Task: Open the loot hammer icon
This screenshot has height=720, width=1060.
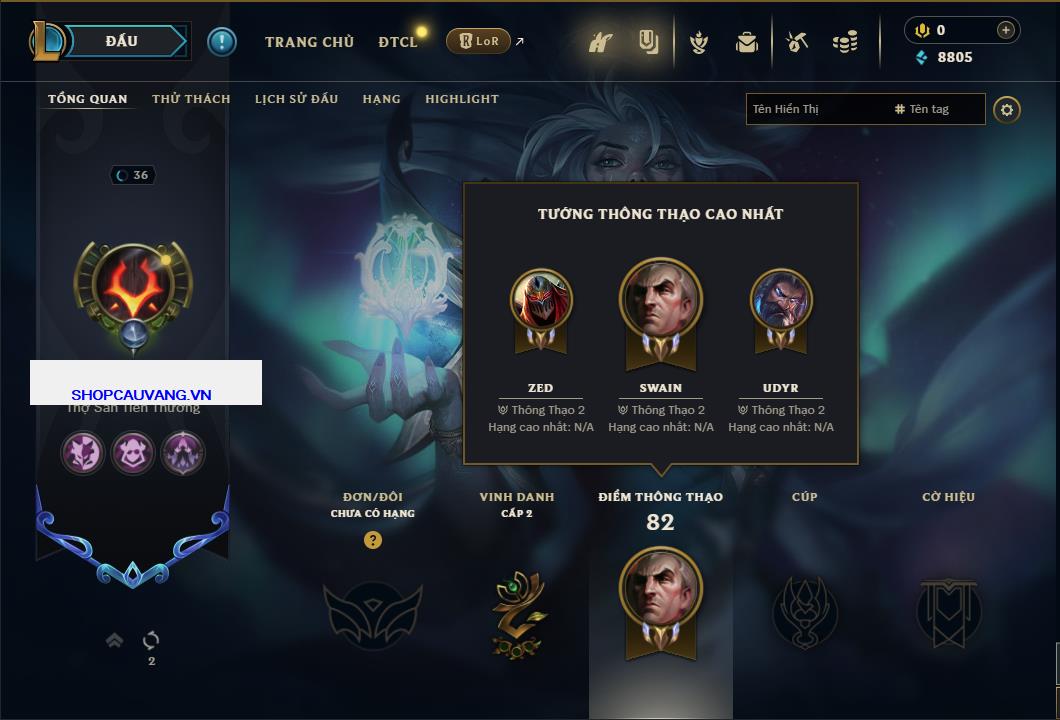Action: click(797, 42)
